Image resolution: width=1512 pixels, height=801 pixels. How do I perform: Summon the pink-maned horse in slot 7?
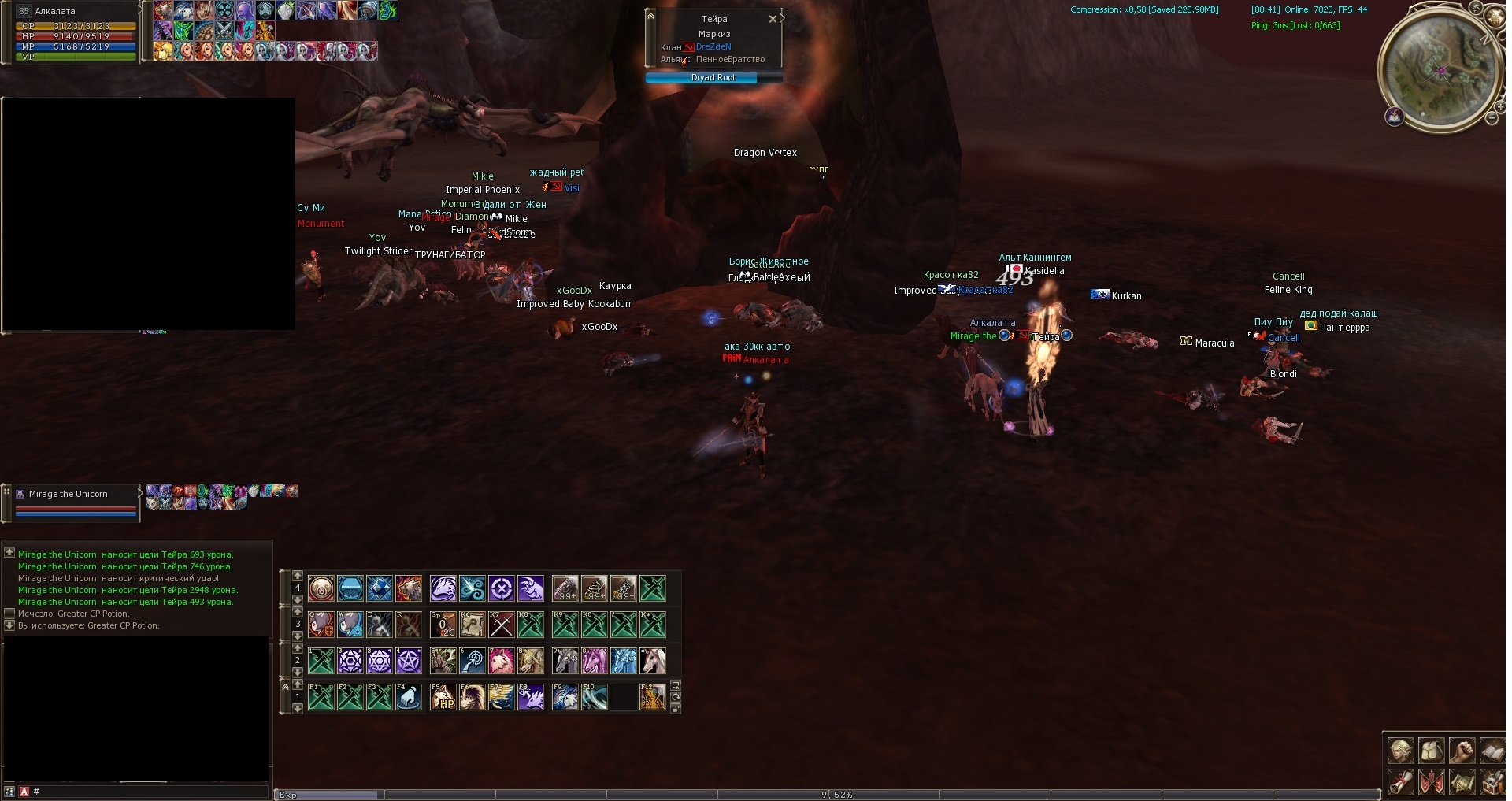(502, 661)
